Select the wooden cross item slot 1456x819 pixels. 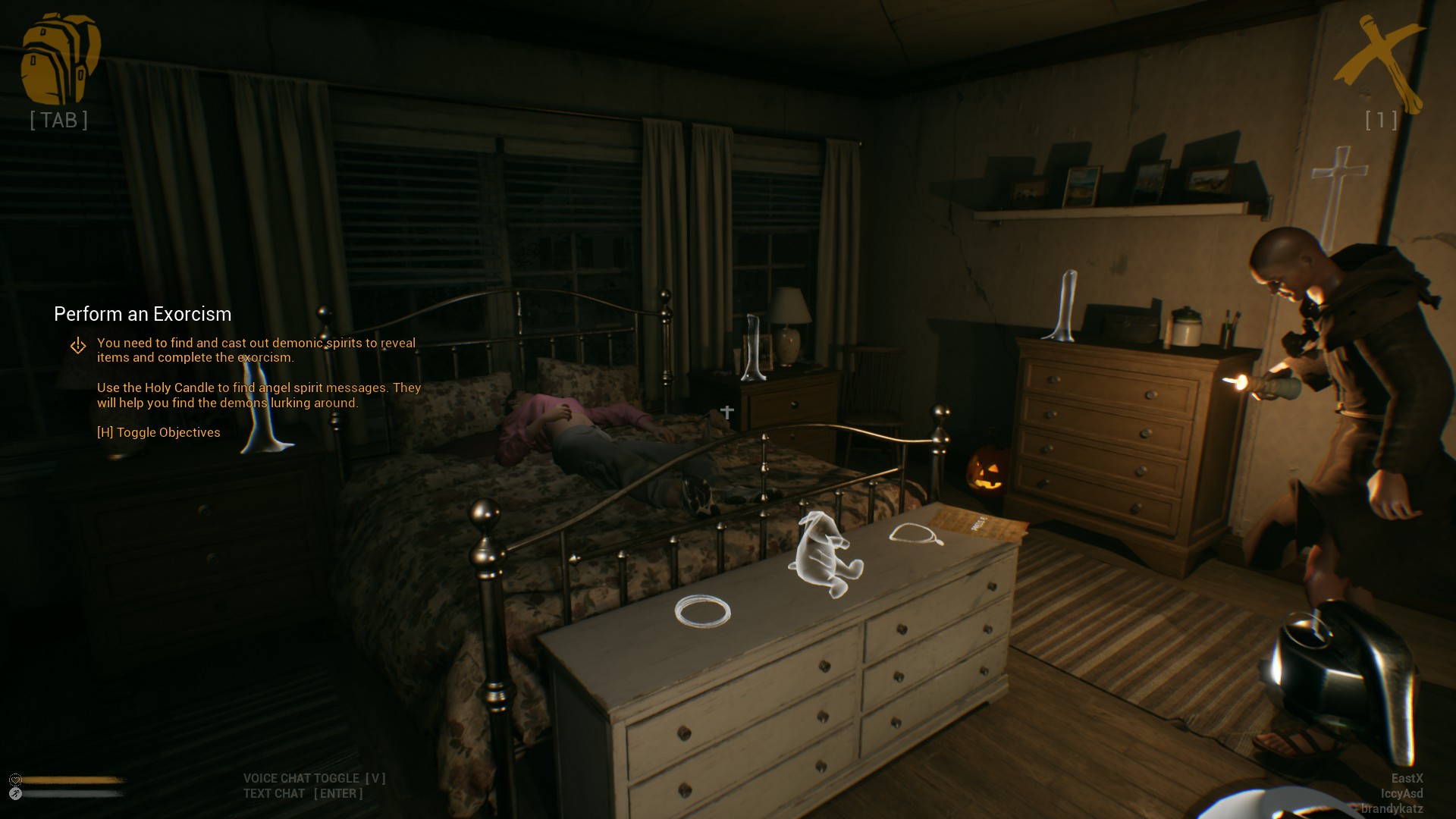(x=1380, y=64)
